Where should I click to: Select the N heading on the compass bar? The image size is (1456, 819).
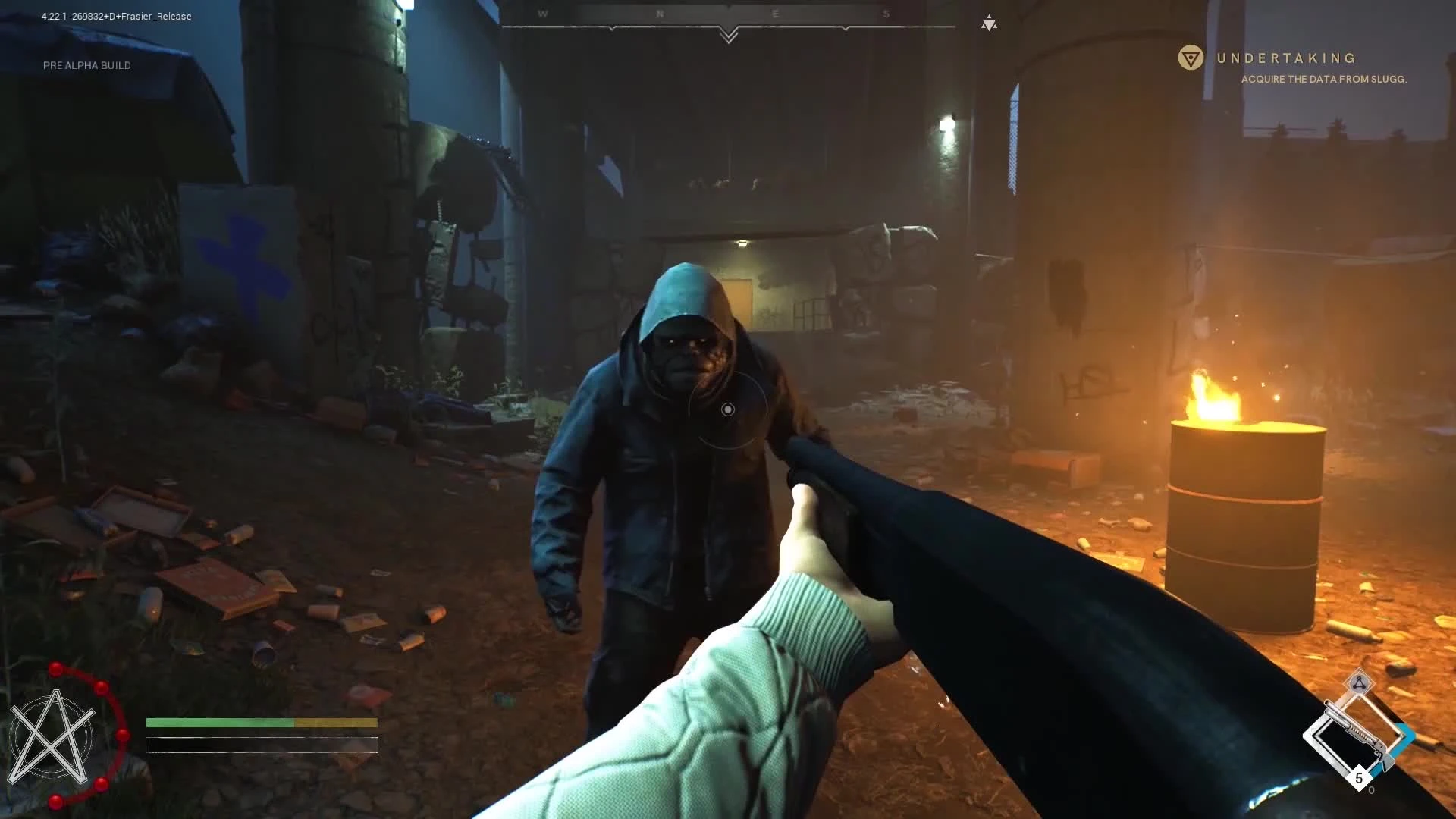[x=659, y=12]
